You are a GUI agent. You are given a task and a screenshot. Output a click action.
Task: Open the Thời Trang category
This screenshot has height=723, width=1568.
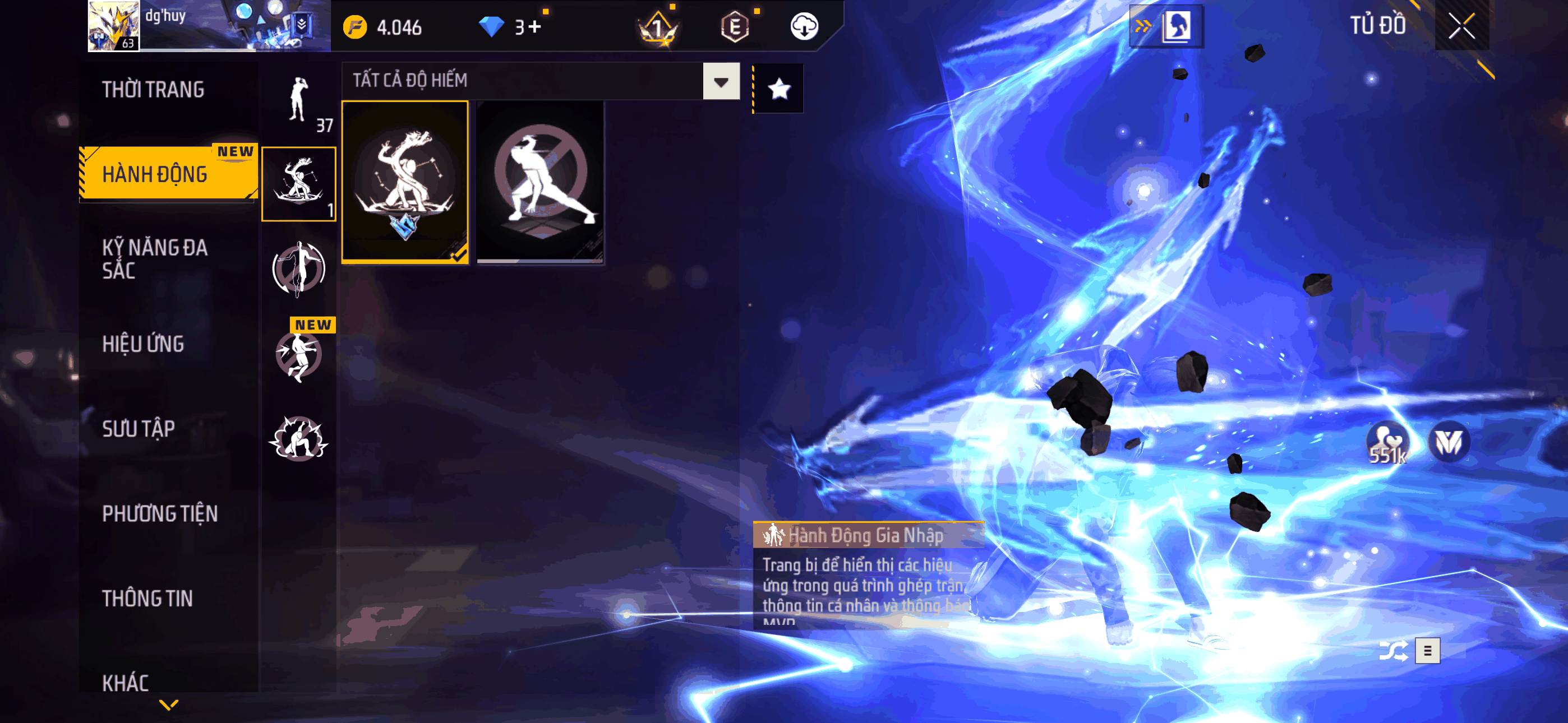153,90
